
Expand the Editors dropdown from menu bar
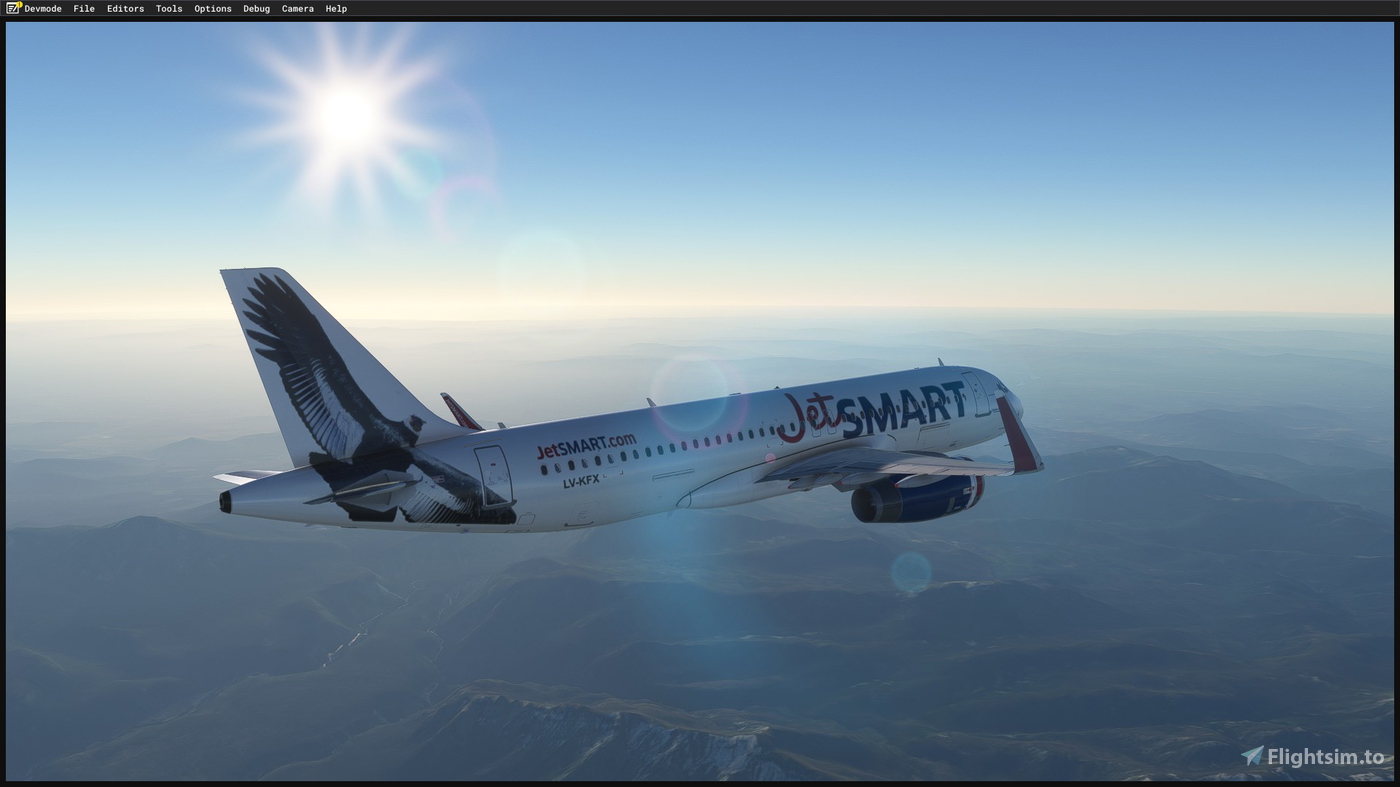(x=125, y=8)
